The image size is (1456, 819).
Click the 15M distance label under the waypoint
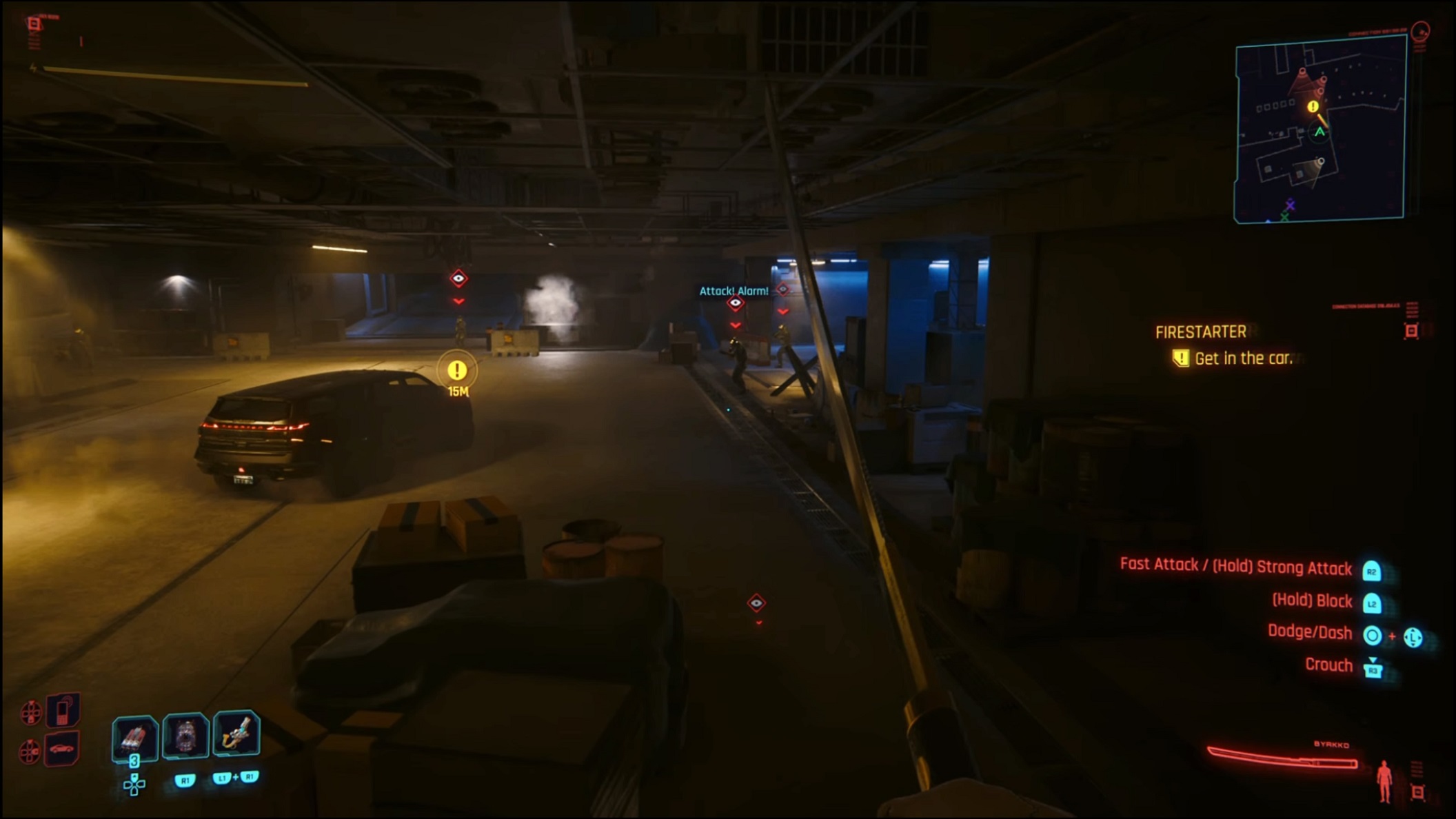pyautogui.click(x=458, y=390)
